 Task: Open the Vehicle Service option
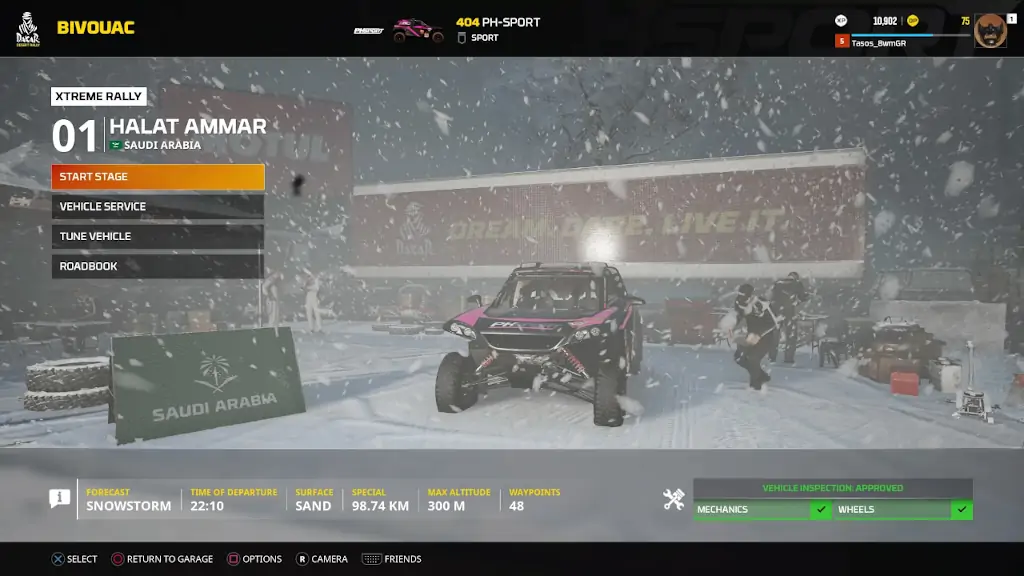(x=158, y=207)
